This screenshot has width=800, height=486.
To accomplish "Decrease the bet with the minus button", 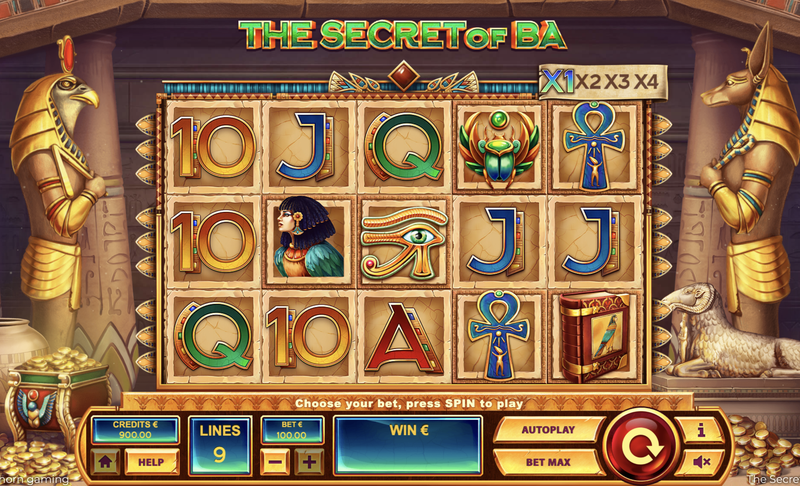I will click(x=277, y=462).
